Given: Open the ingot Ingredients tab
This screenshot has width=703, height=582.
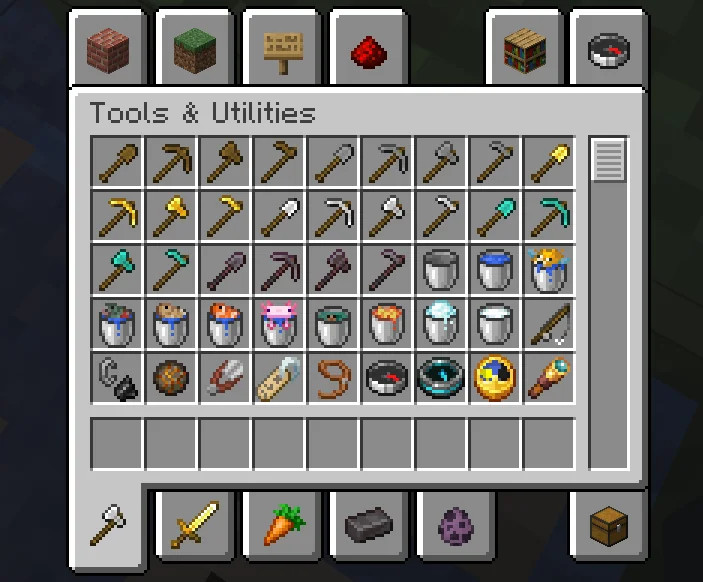Looking at the screenshot, I should (x=368, y=523).
